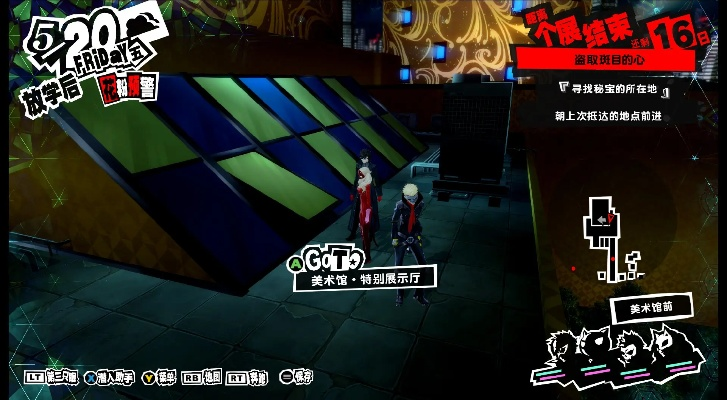Show the party status portraits panel
The width and height of the screenshot is (727, 400).
[x=620, y=354]
